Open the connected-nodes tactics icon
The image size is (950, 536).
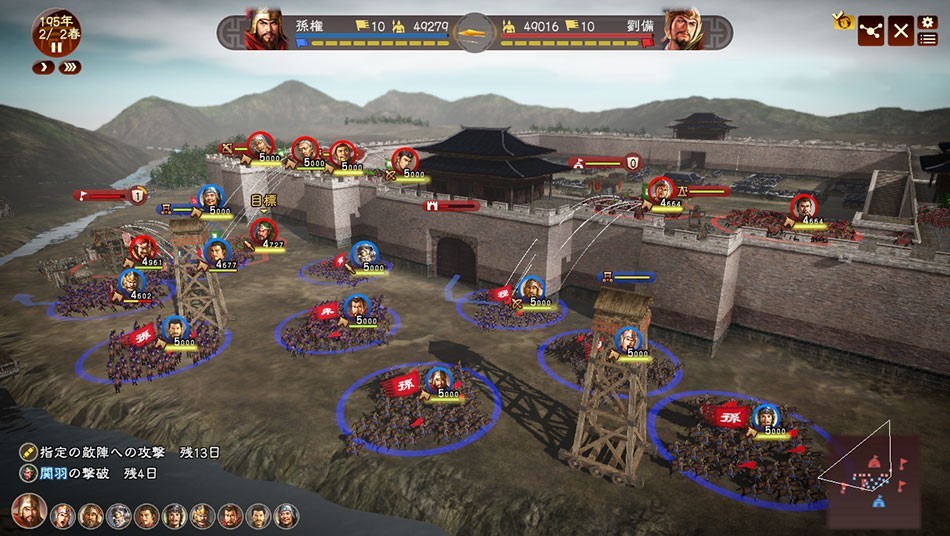[872, 31]
